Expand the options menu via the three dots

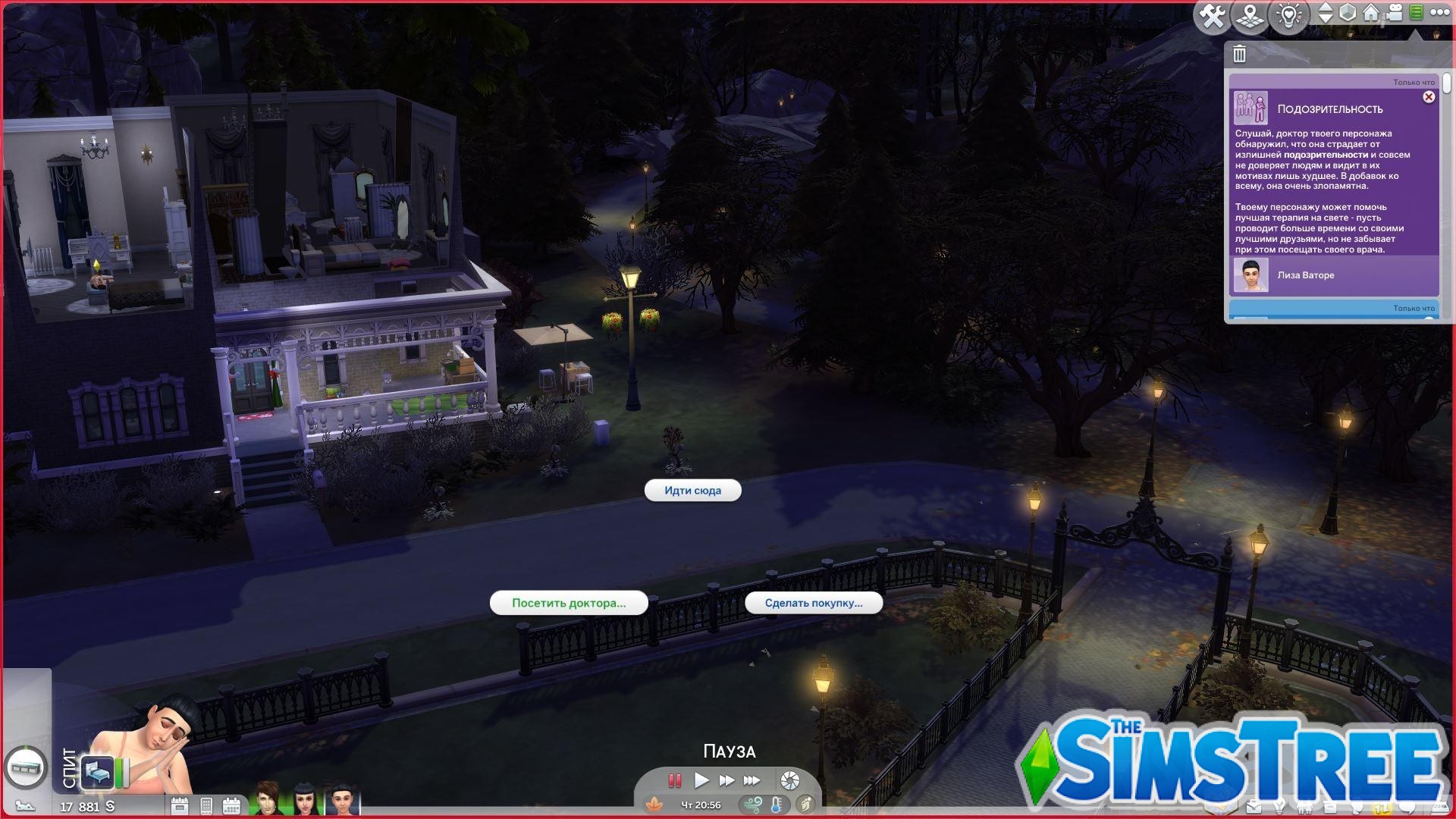point(1440,13)
